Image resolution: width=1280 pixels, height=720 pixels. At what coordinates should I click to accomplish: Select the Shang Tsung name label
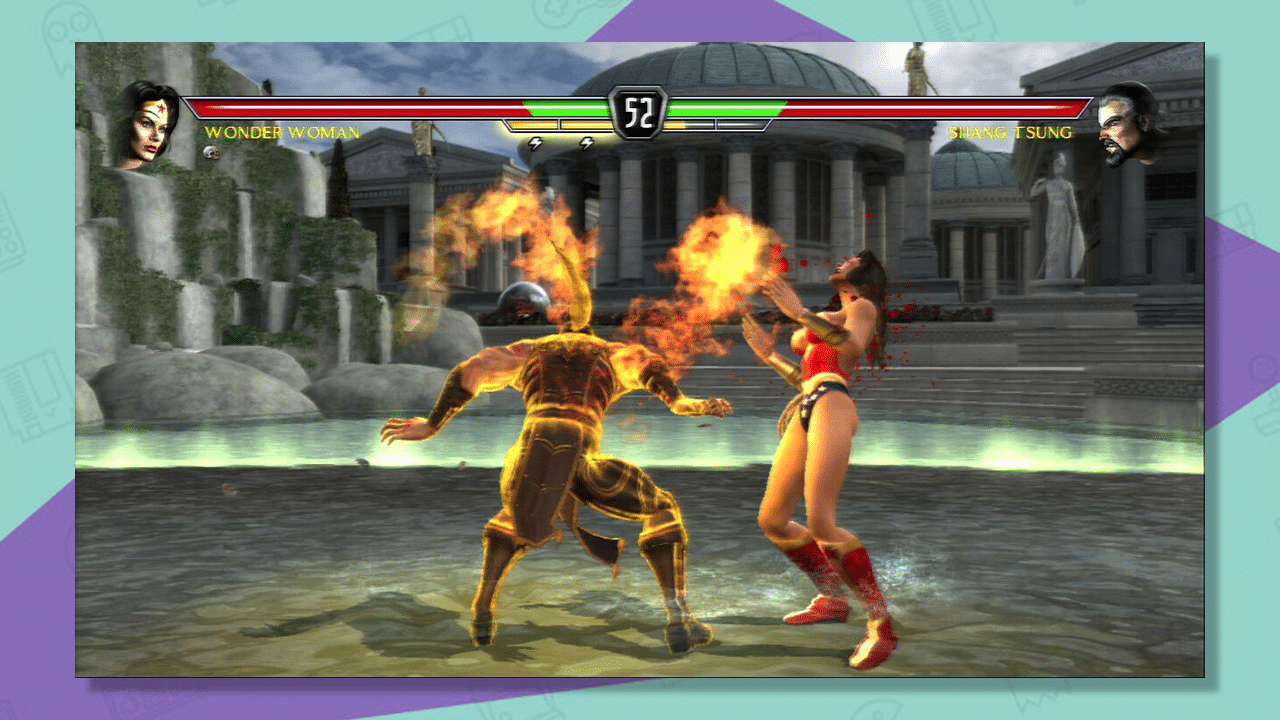click(1010, 131)
